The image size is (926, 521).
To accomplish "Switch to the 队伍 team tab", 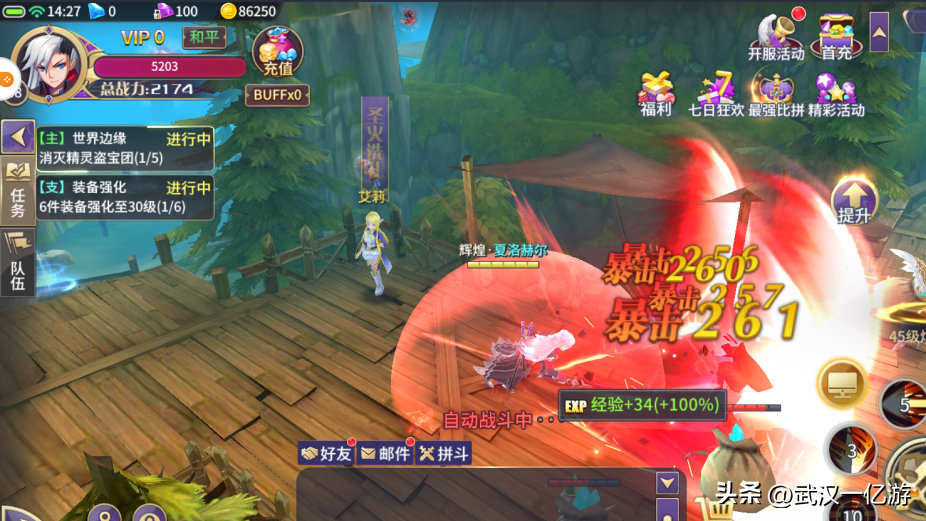I will coord(18,262).
